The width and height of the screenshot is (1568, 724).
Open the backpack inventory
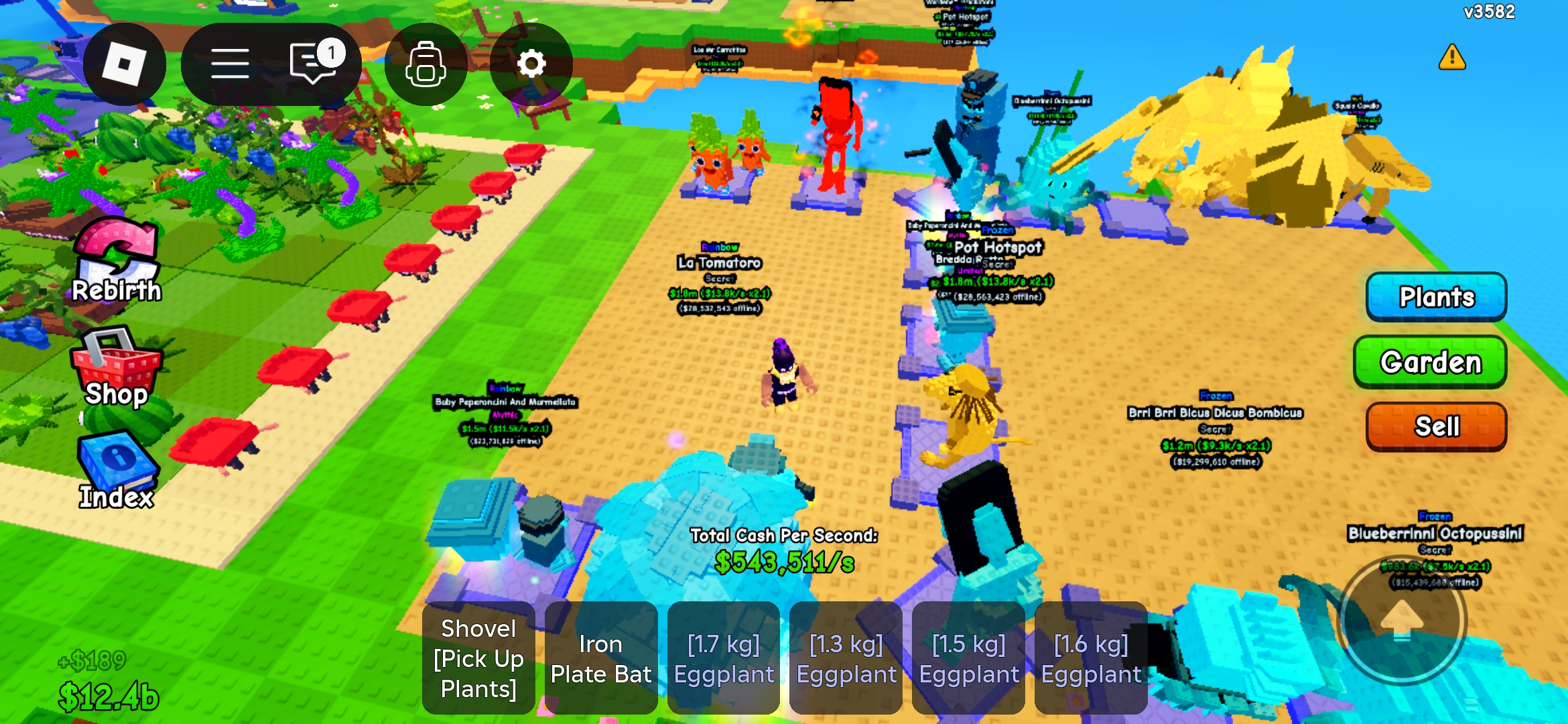pos(426,64)
